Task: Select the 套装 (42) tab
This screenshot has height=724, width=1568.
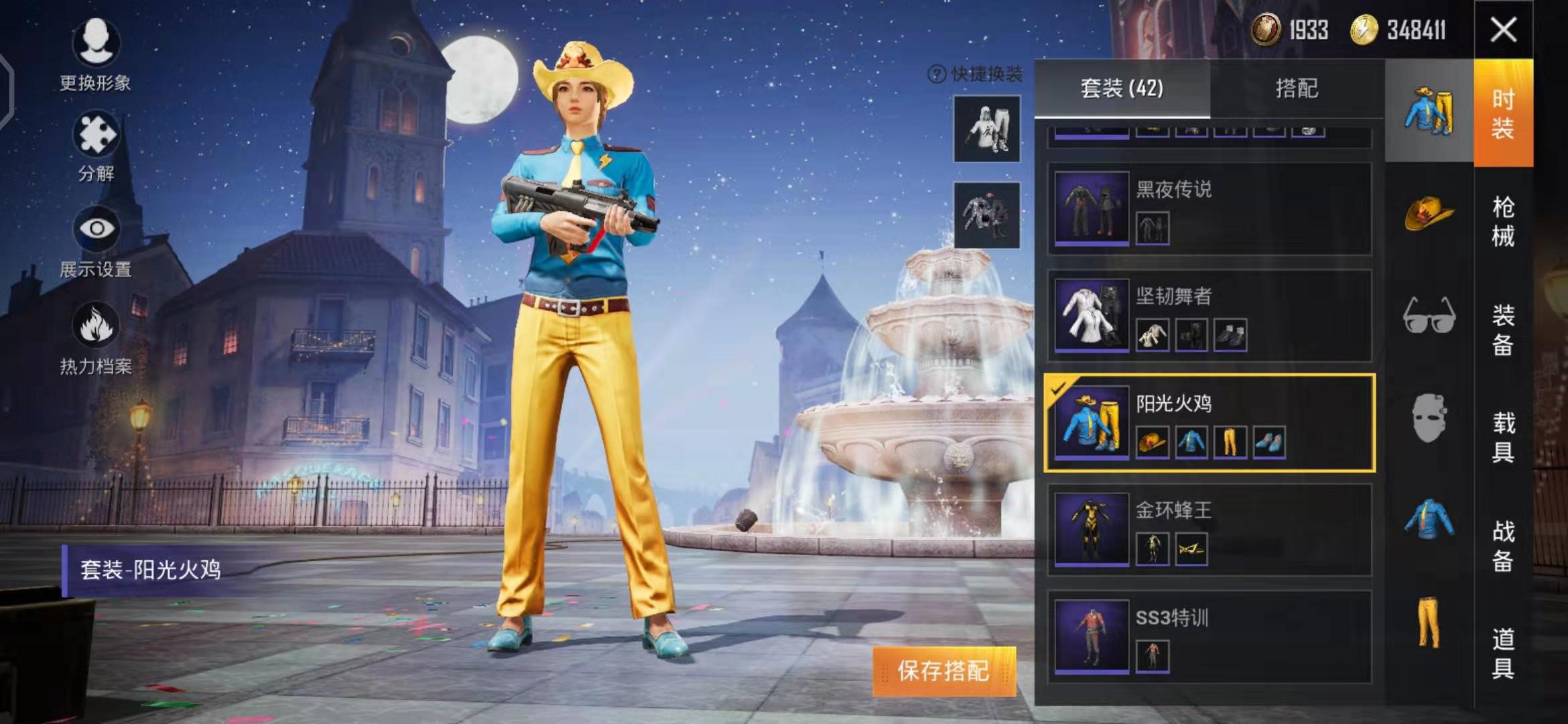Action: pyautogui.click(x=1122, y=88)
